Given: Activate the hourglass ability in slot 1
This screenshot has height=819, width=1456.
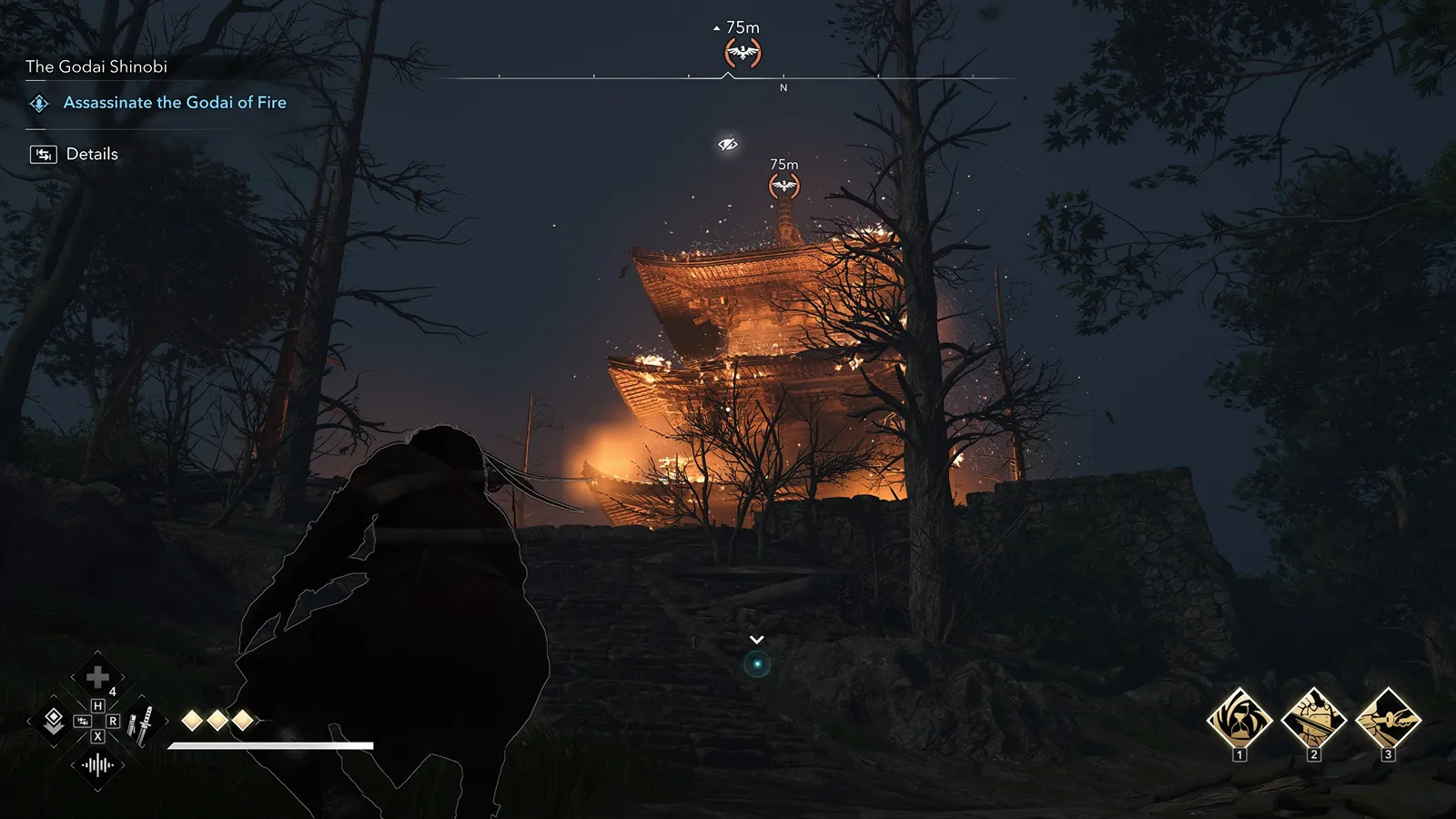Looking at the screenshot, I should 1239,719.
